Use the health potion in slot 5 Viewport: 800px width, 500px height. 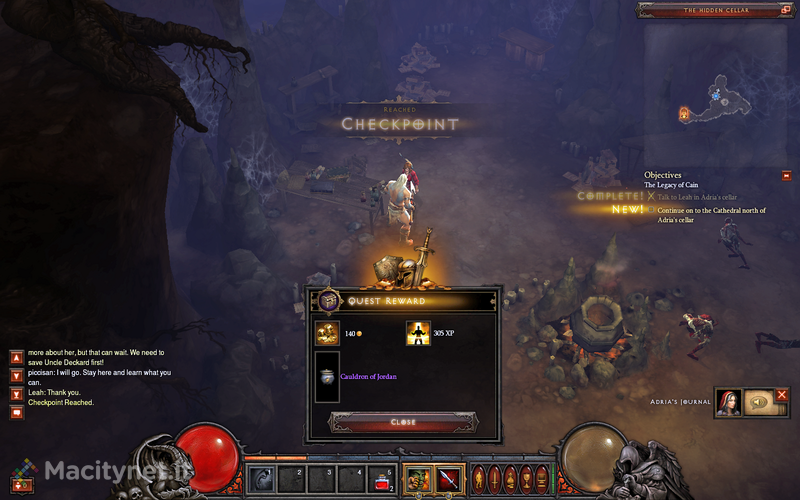tap(381, 478)
